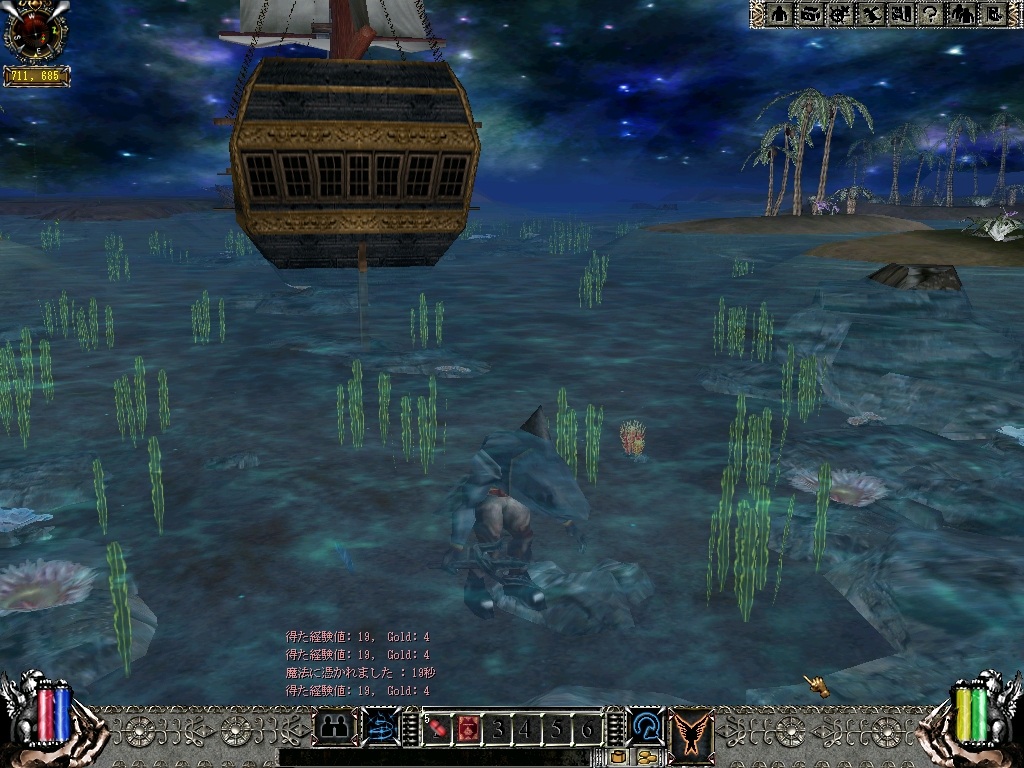Image resolution: width=1024 pixels, height=768 pixels.
Task: Select empty hotbar slot 6
Action: click(586, 730)
